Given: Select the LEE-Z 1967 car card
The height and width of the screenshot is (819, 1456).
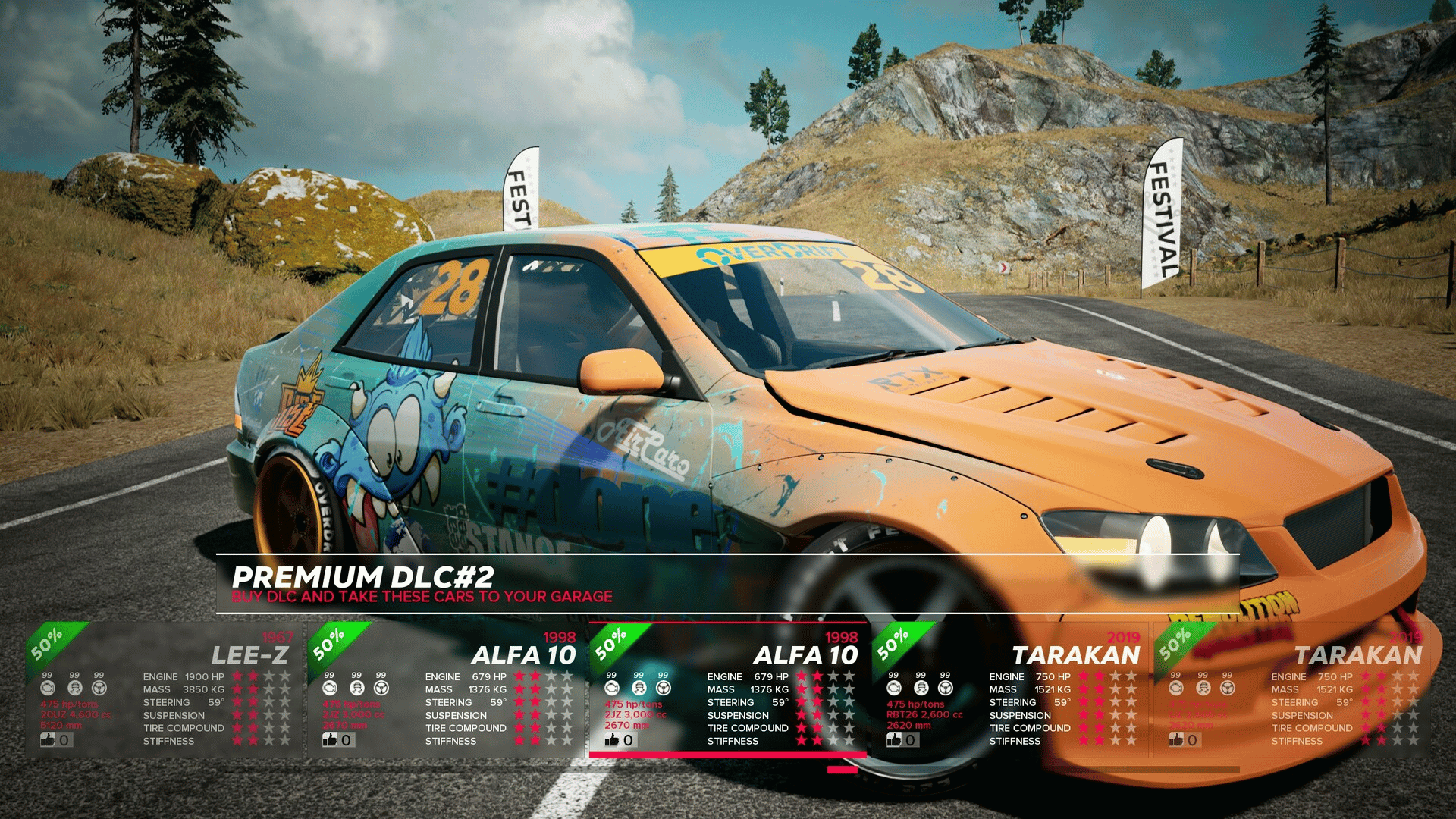Looking at the screenshot, I should click(163, 690).
